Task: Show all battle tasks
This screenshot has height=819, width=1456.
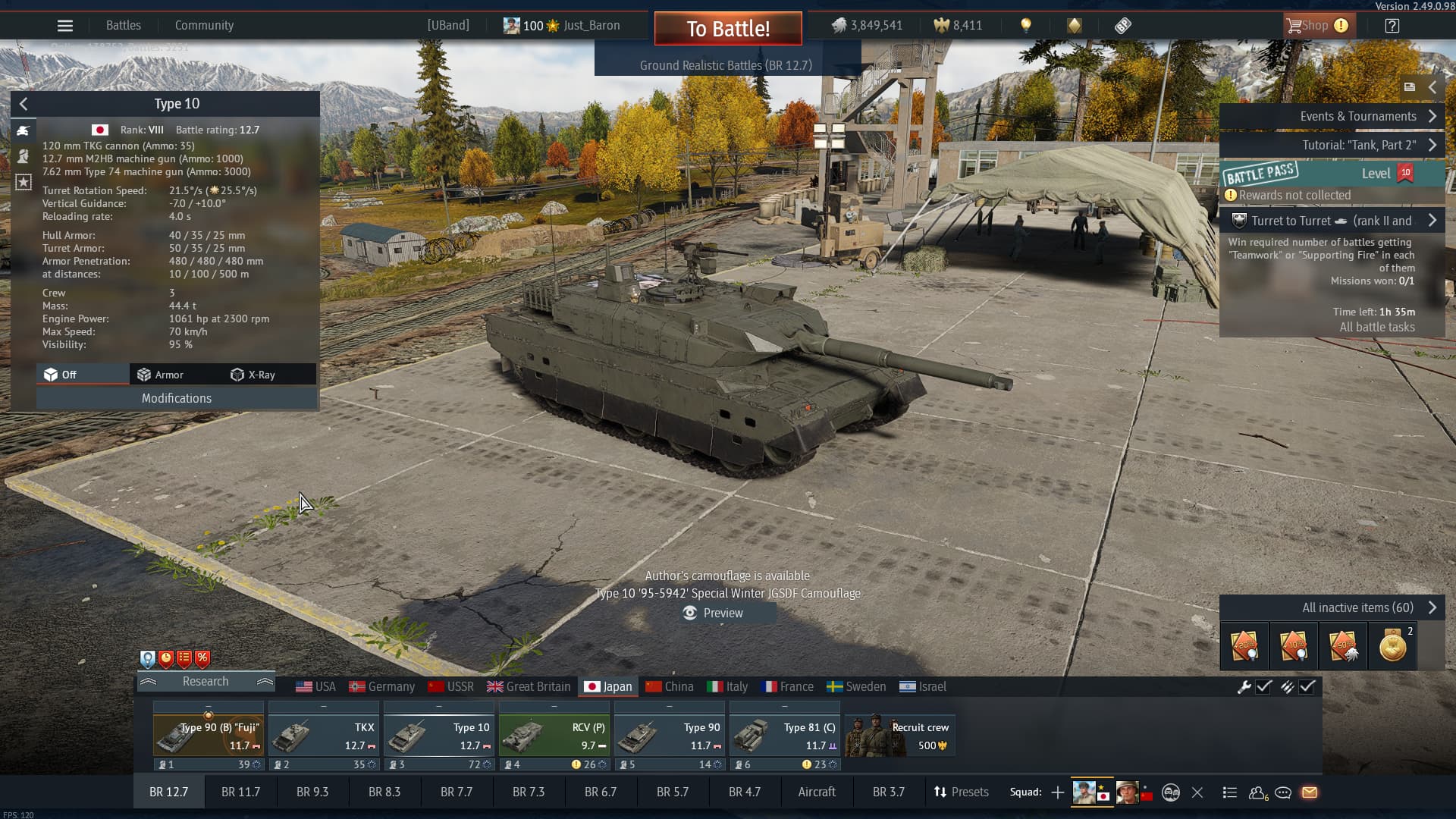Action: click(x=1376, y=327)
